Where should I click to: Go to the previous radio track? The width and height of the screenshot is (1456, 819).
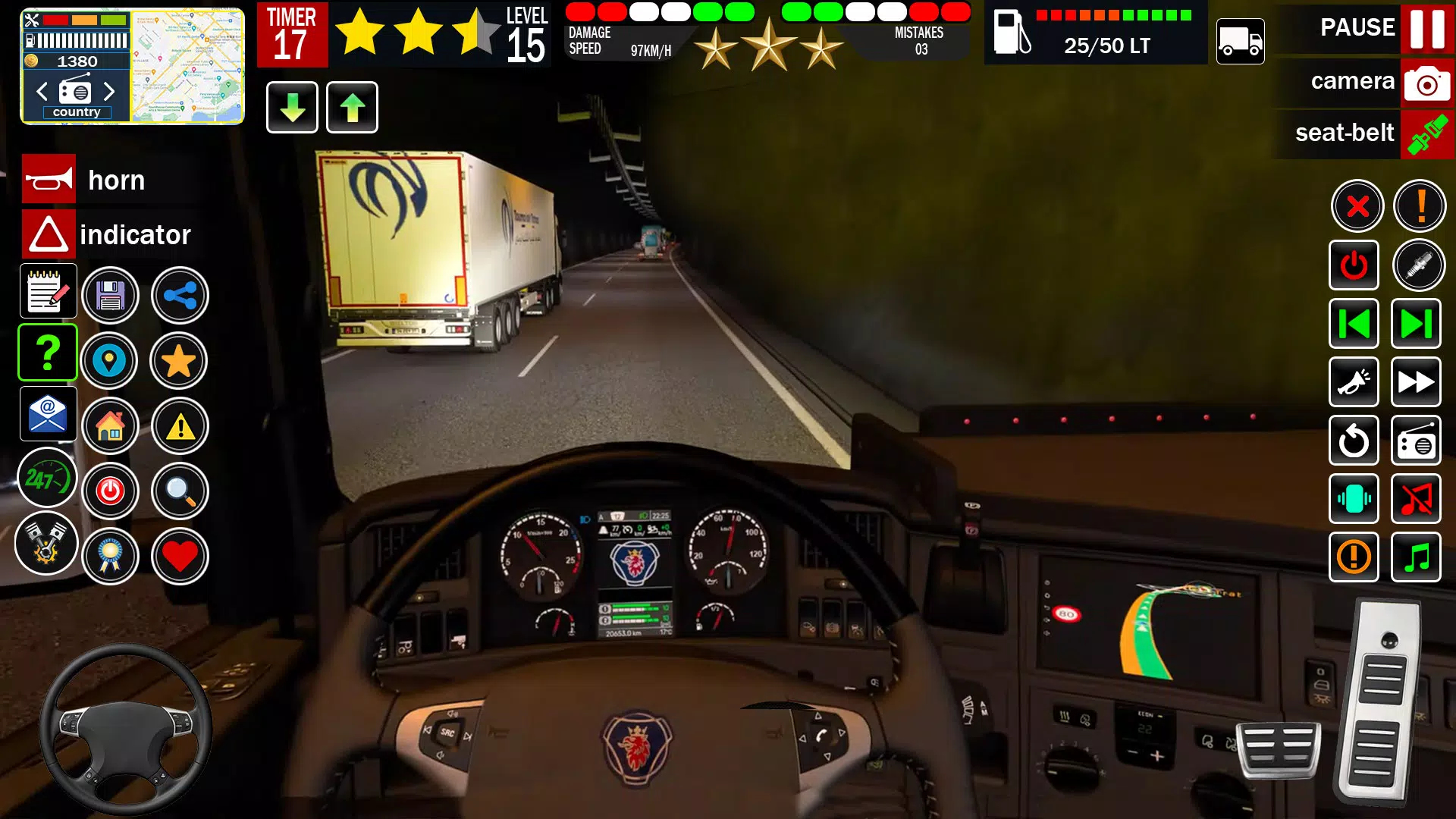point(1354,324)
